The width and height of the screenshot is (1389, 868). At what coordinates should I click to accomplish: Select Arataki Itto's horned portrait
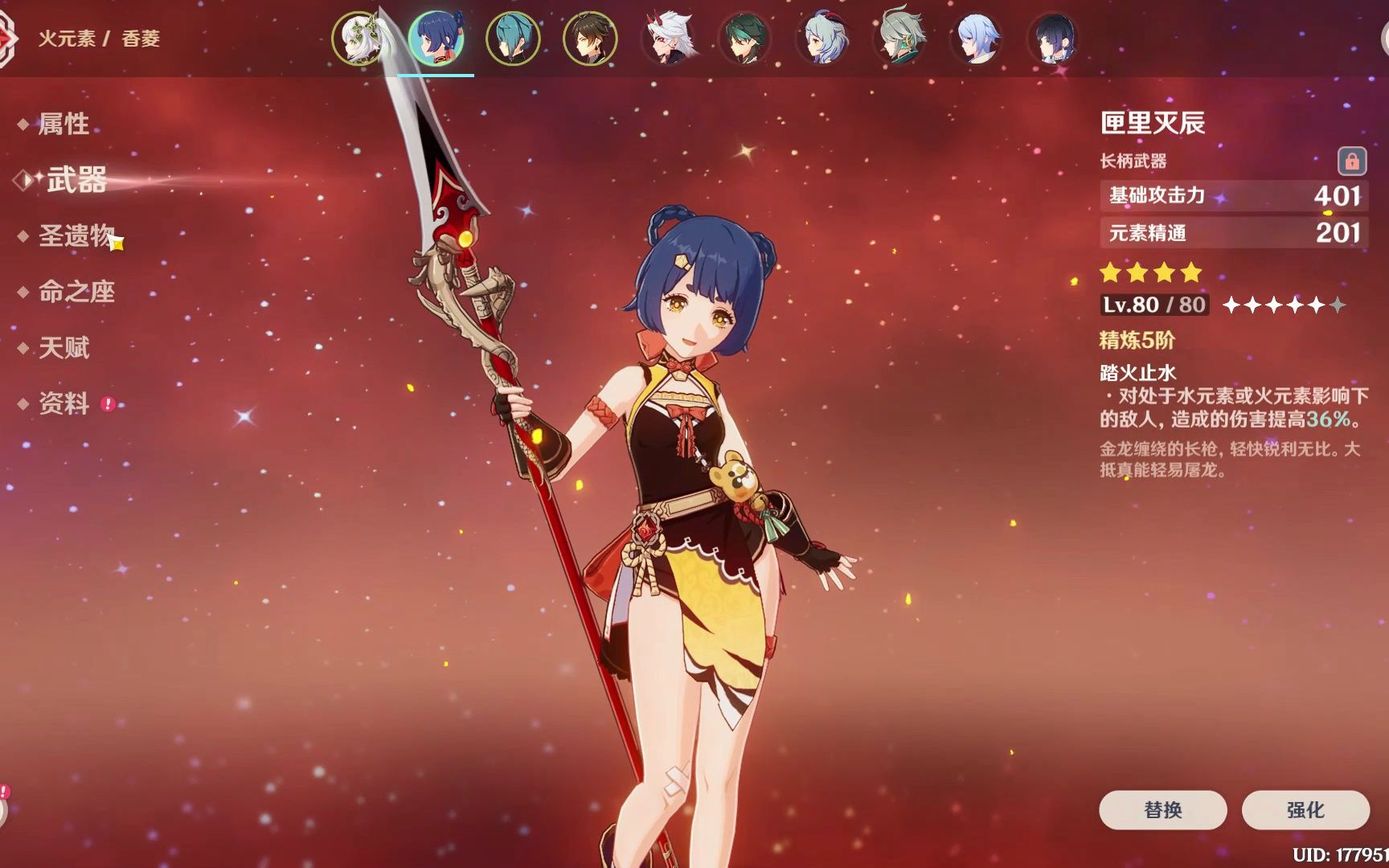click(667, 39)
